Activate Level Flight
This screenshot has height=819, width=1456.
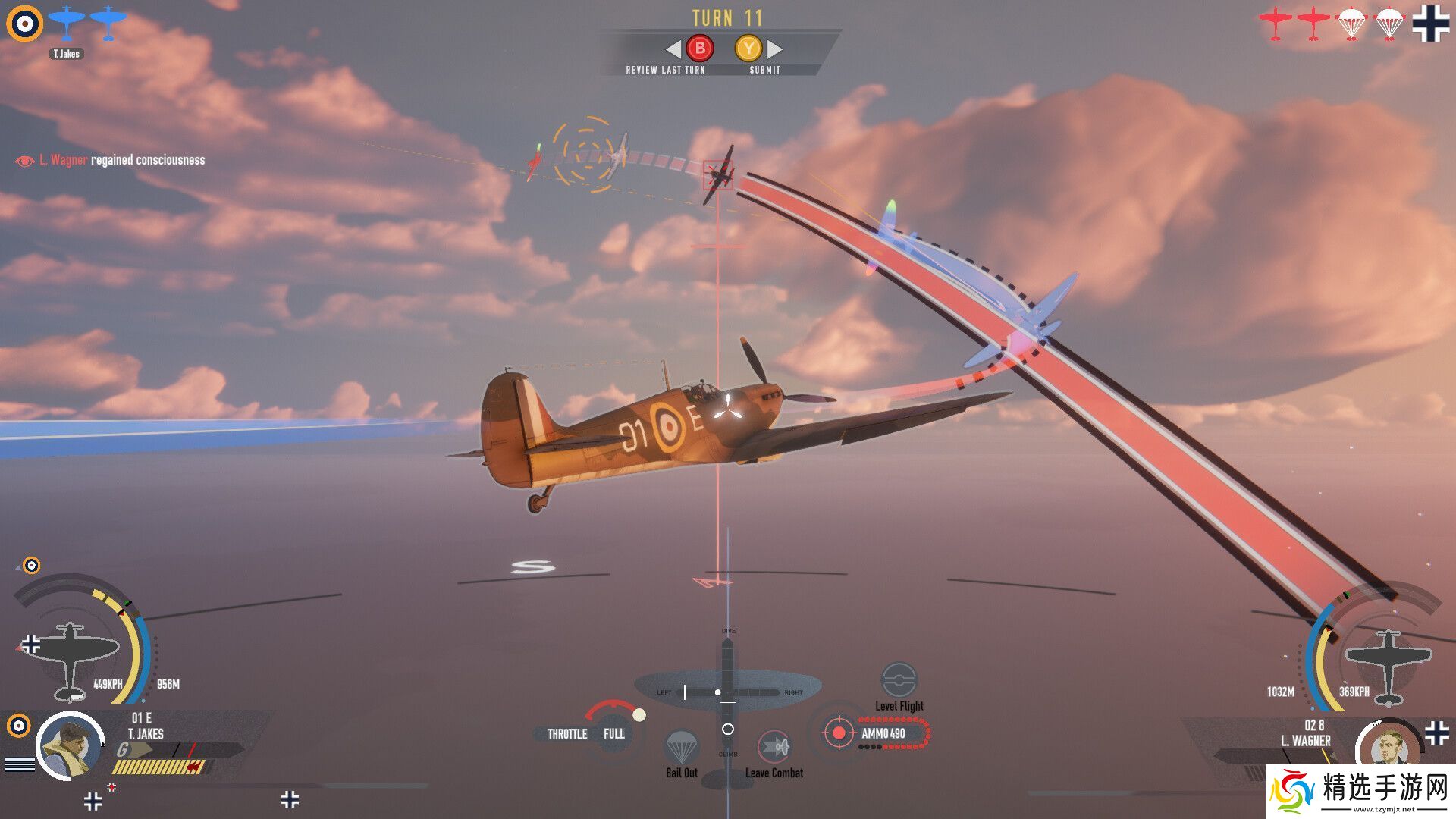click(x=899, y=680)
